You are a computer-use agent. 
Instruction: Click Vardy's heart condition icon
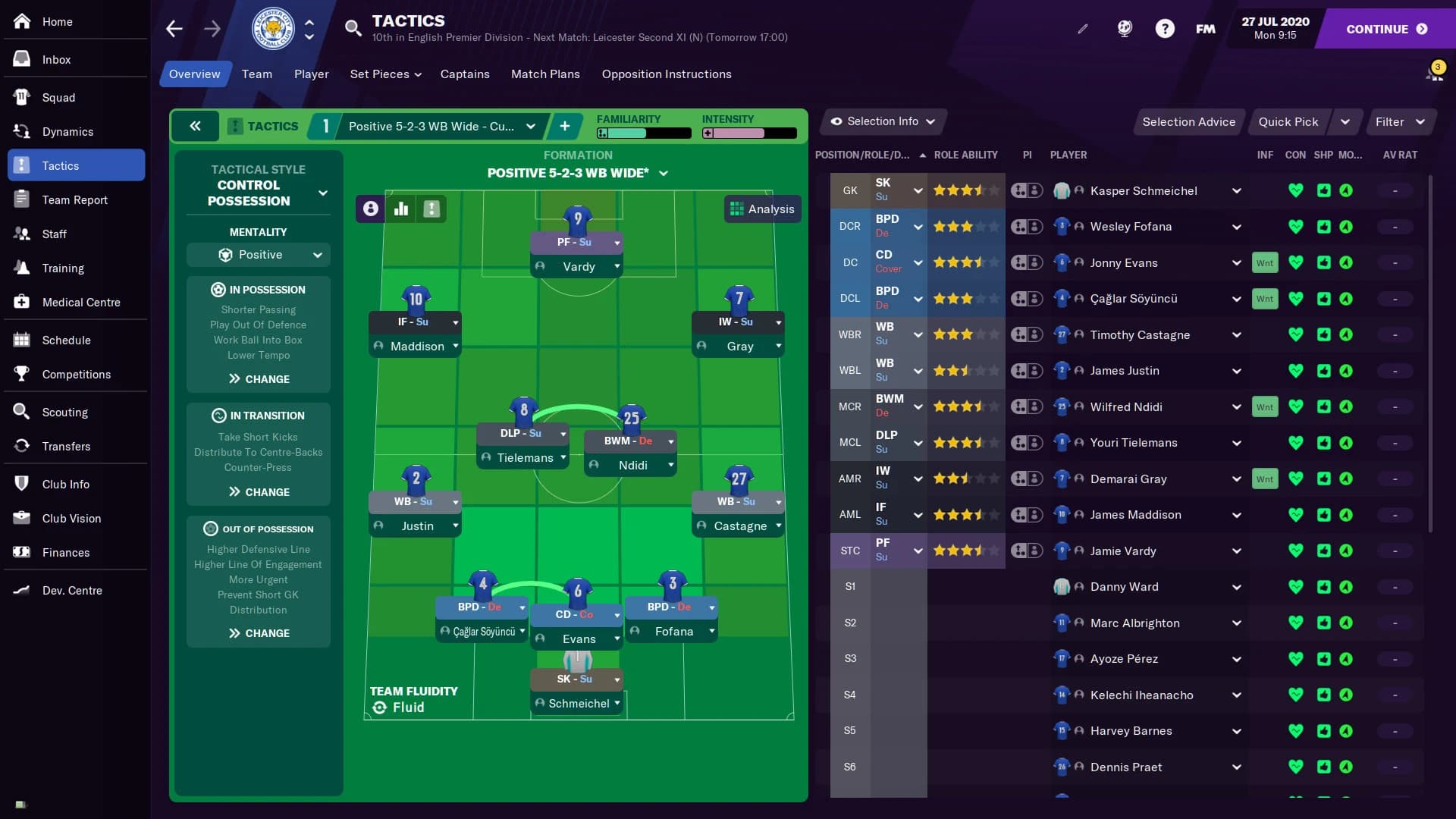click(1297, 551)
